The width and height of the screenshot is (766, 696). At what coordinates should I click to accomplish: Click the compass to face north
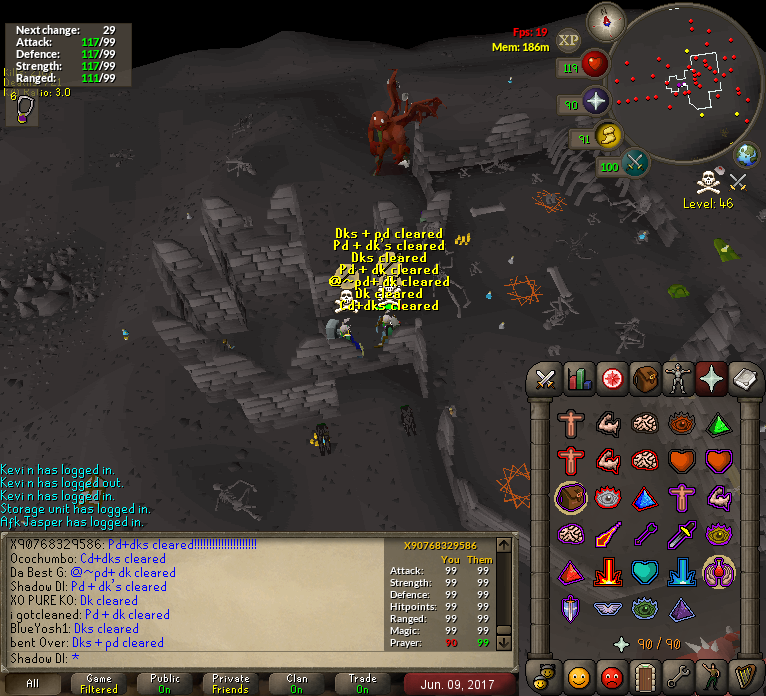605,19
